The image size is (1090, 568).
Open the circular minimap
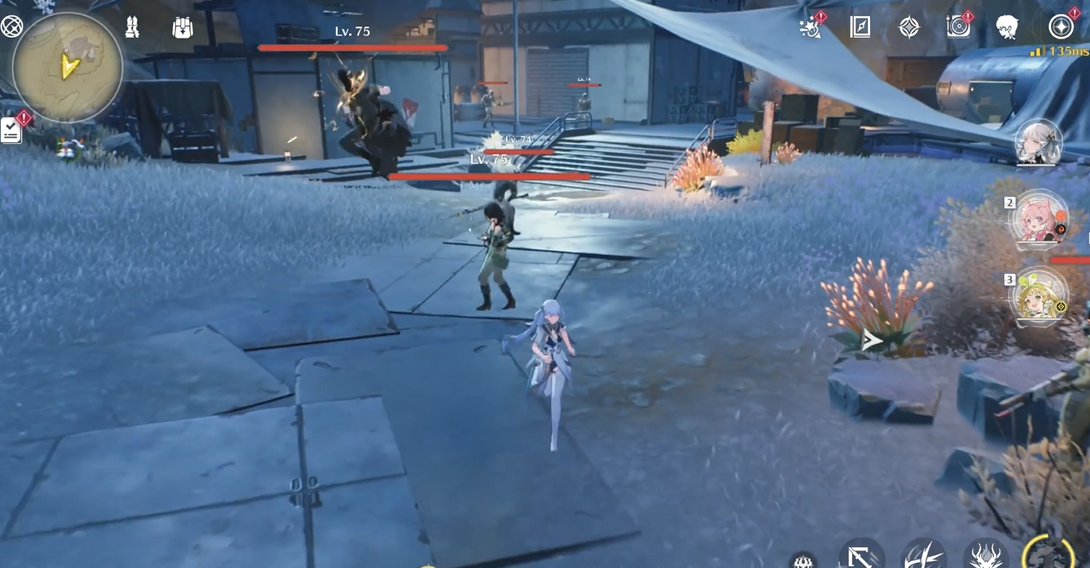click(x=67, y=67)
